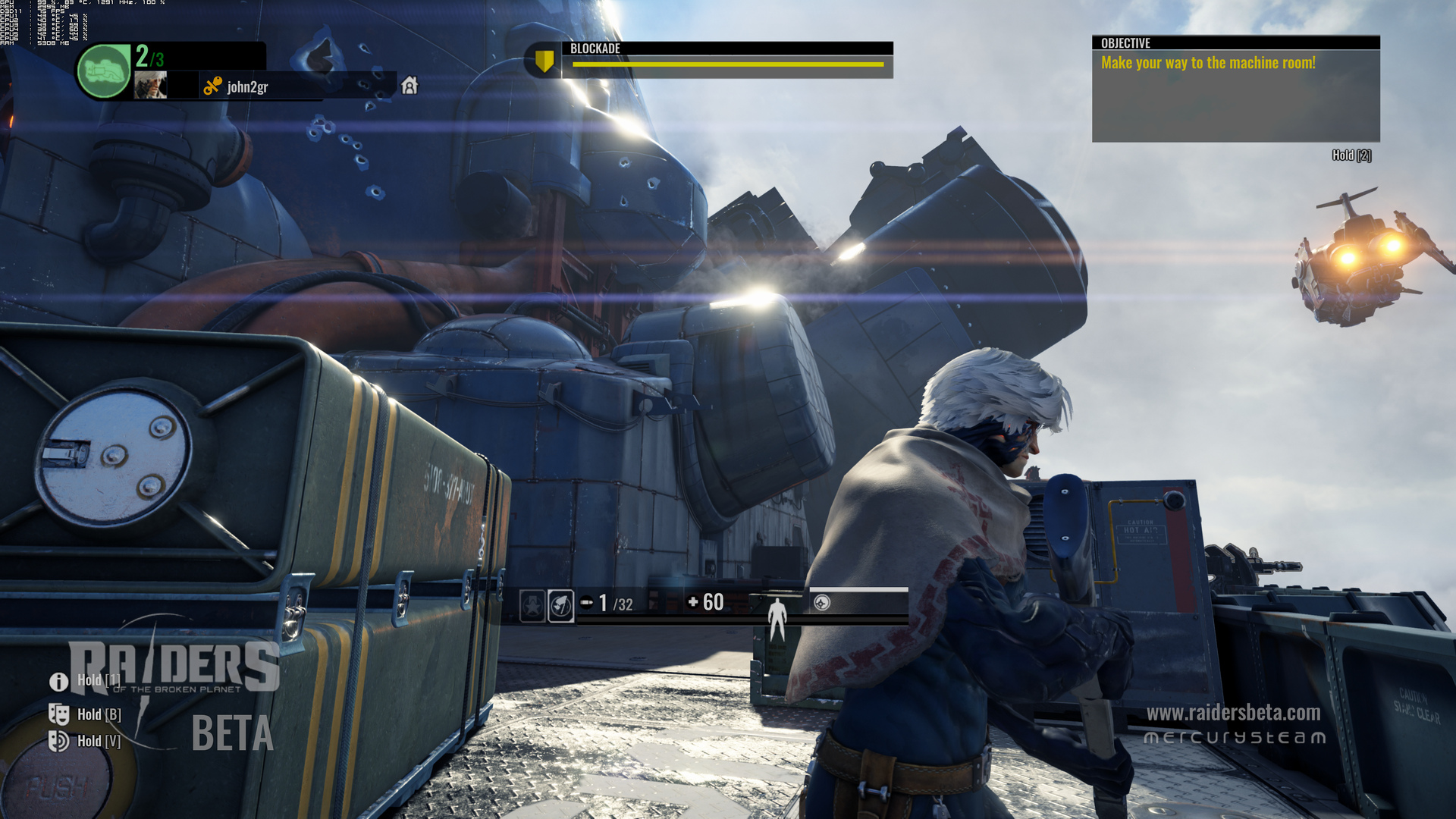Click the crosshair target icon
Screen dimensions: 1456x819
pos(822,603)
